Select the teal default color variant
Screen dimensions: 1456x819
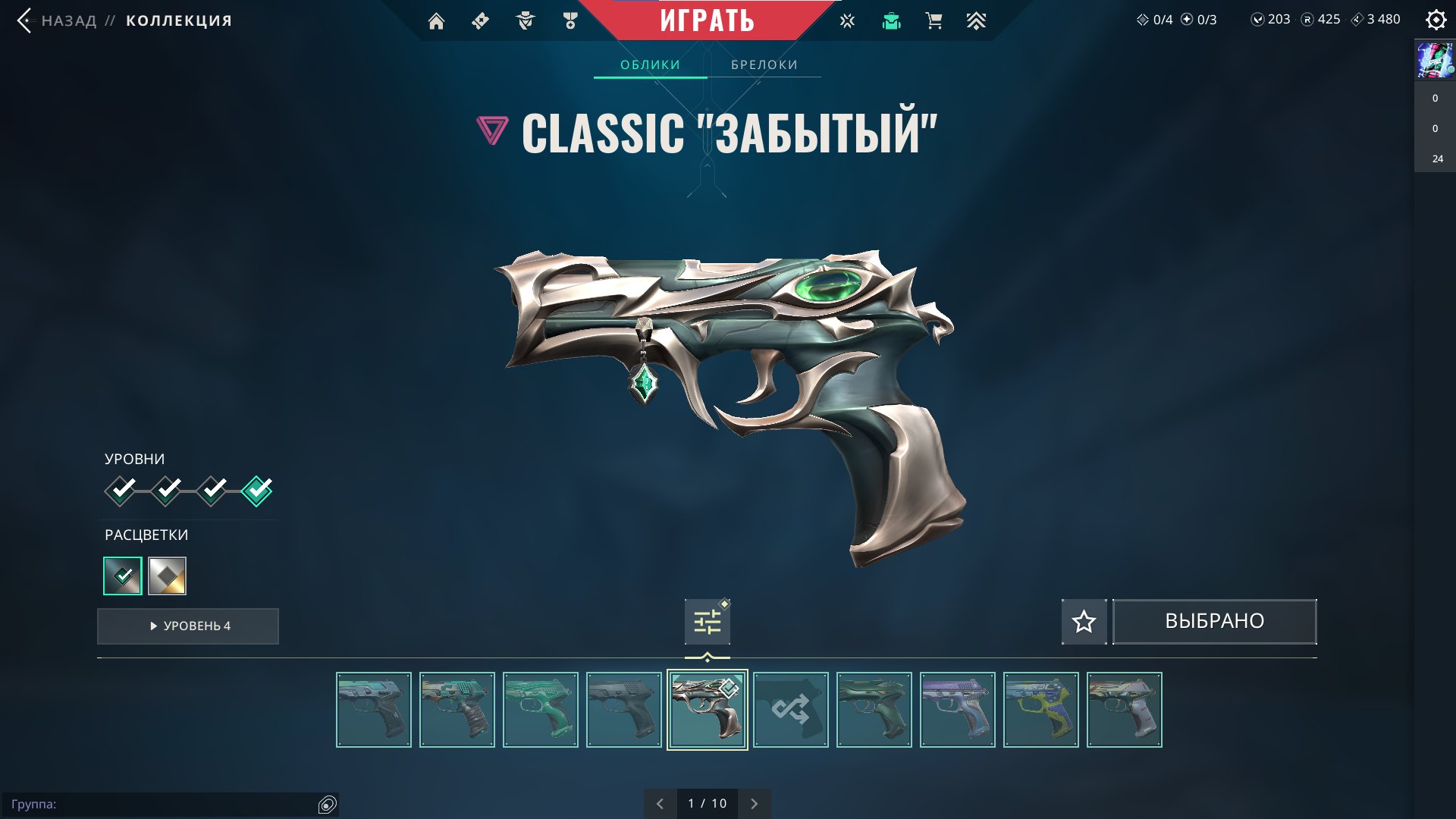click(x=123, y=576)
